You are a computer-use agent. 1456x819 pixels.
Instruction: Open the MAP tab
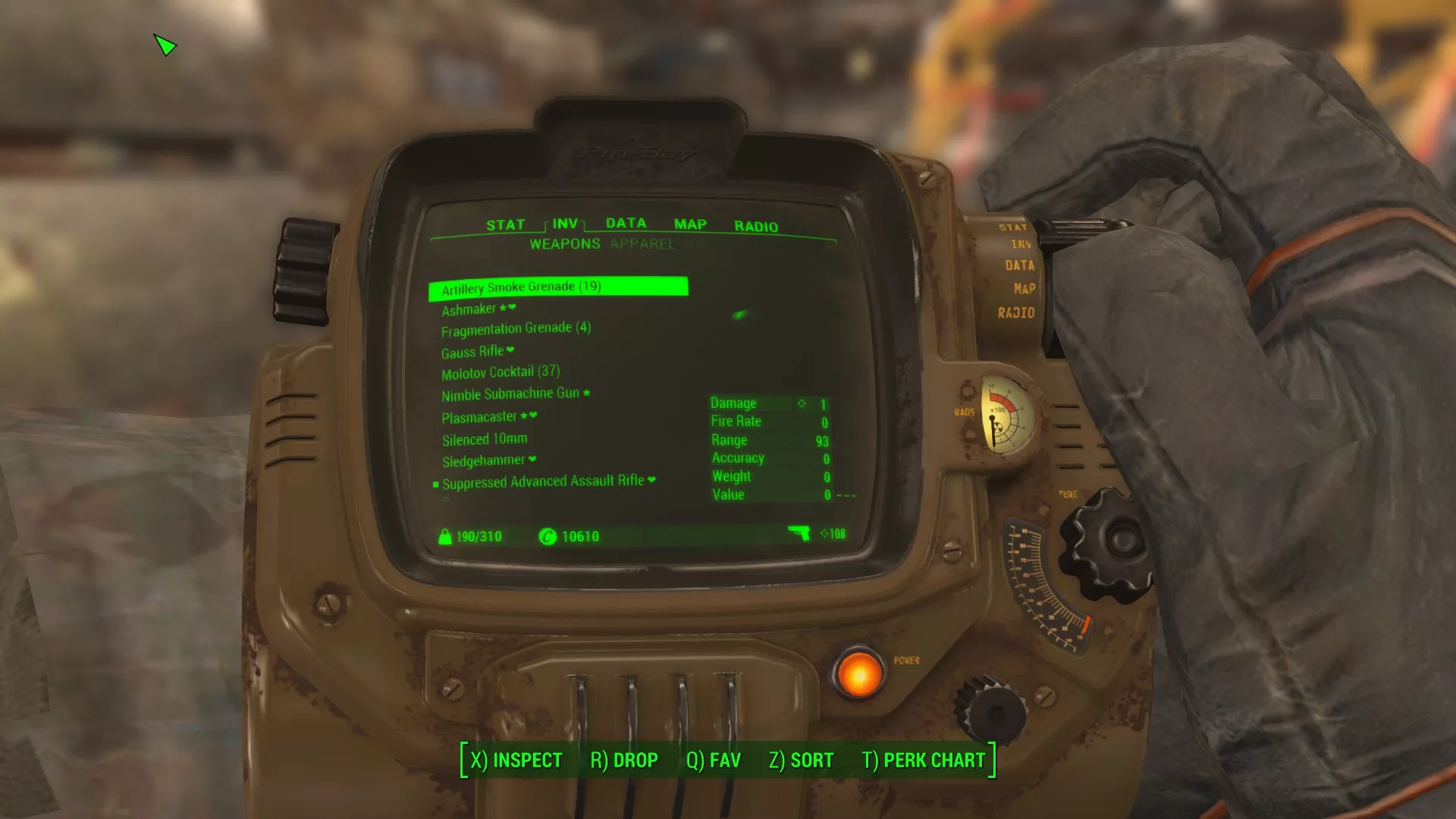pyautogui.click(x=690, y=224)
